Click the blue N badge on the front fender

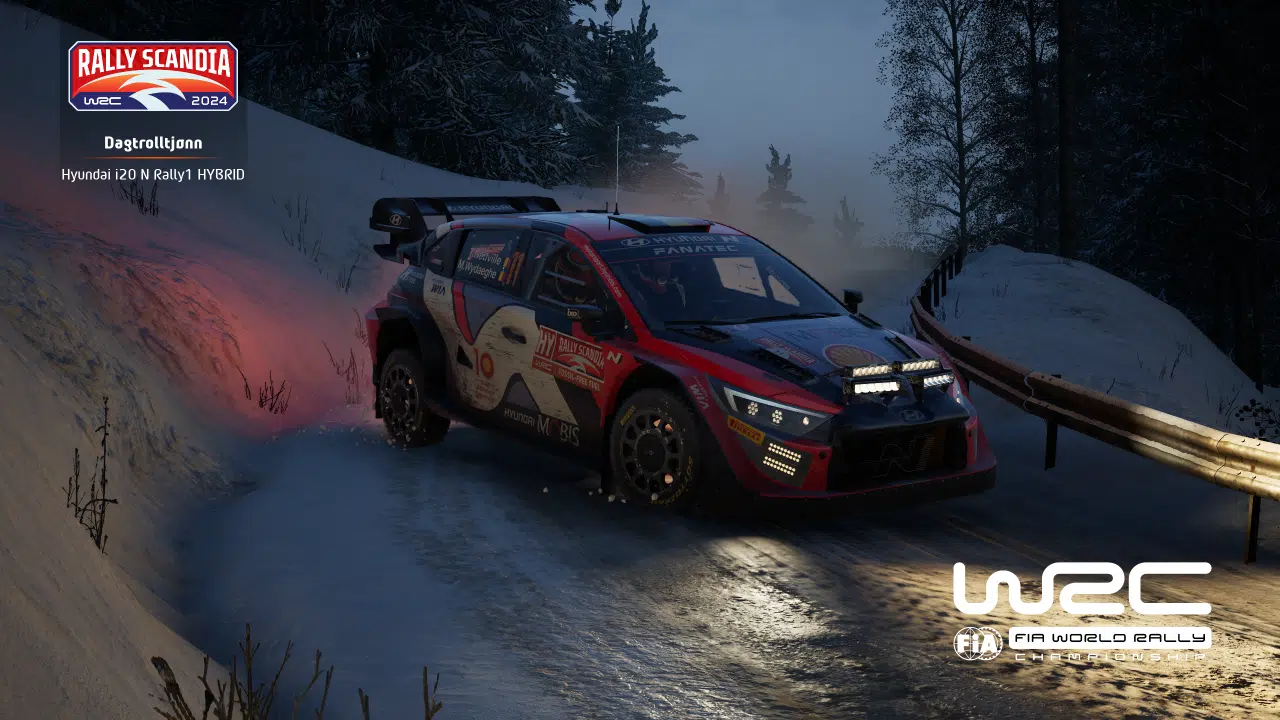pyautogui.click(x=614, y=357)
